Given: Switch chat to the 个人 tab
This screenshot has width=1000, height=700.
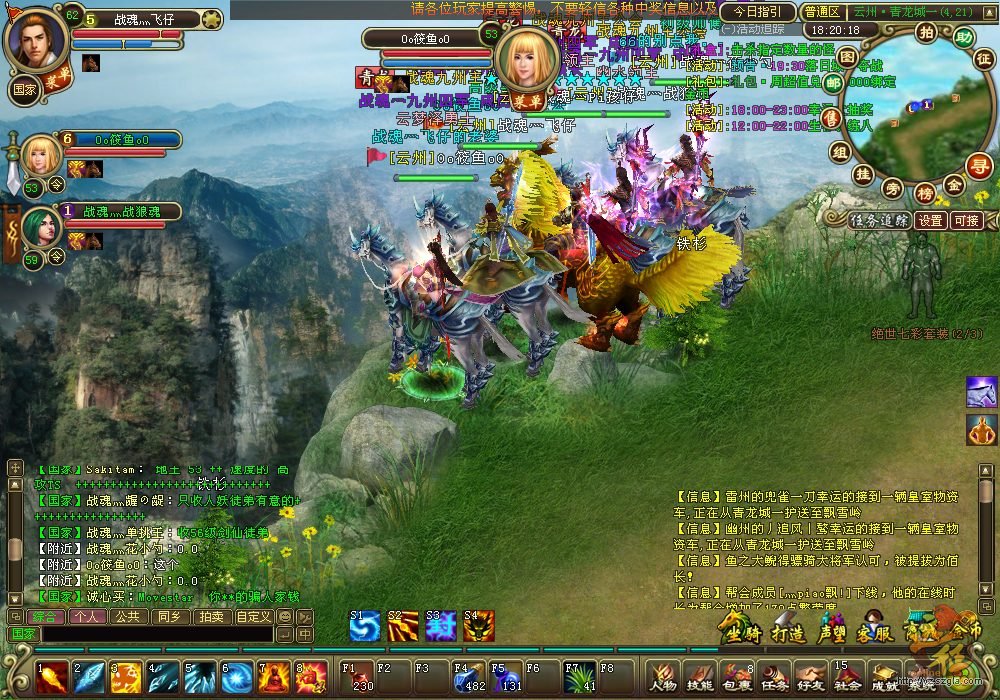Looking at the screenshot, I should [87, 616].
